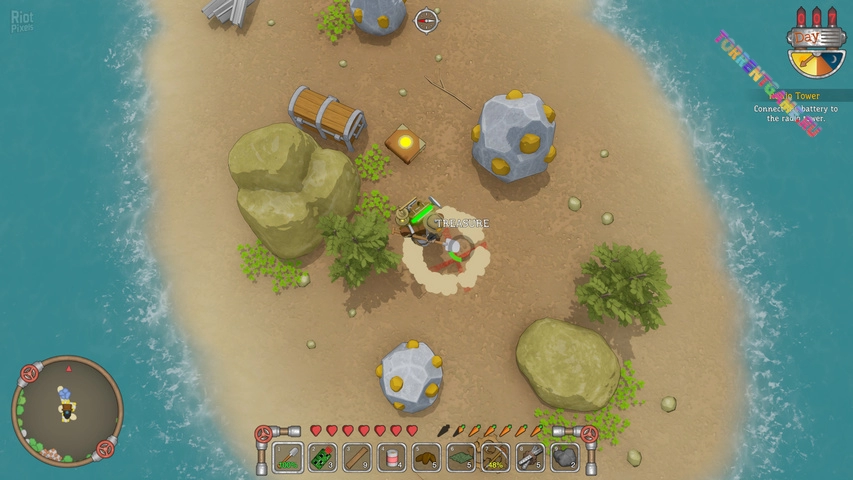
Task: Choose the green leaf slot
Action: click(461, 457)
